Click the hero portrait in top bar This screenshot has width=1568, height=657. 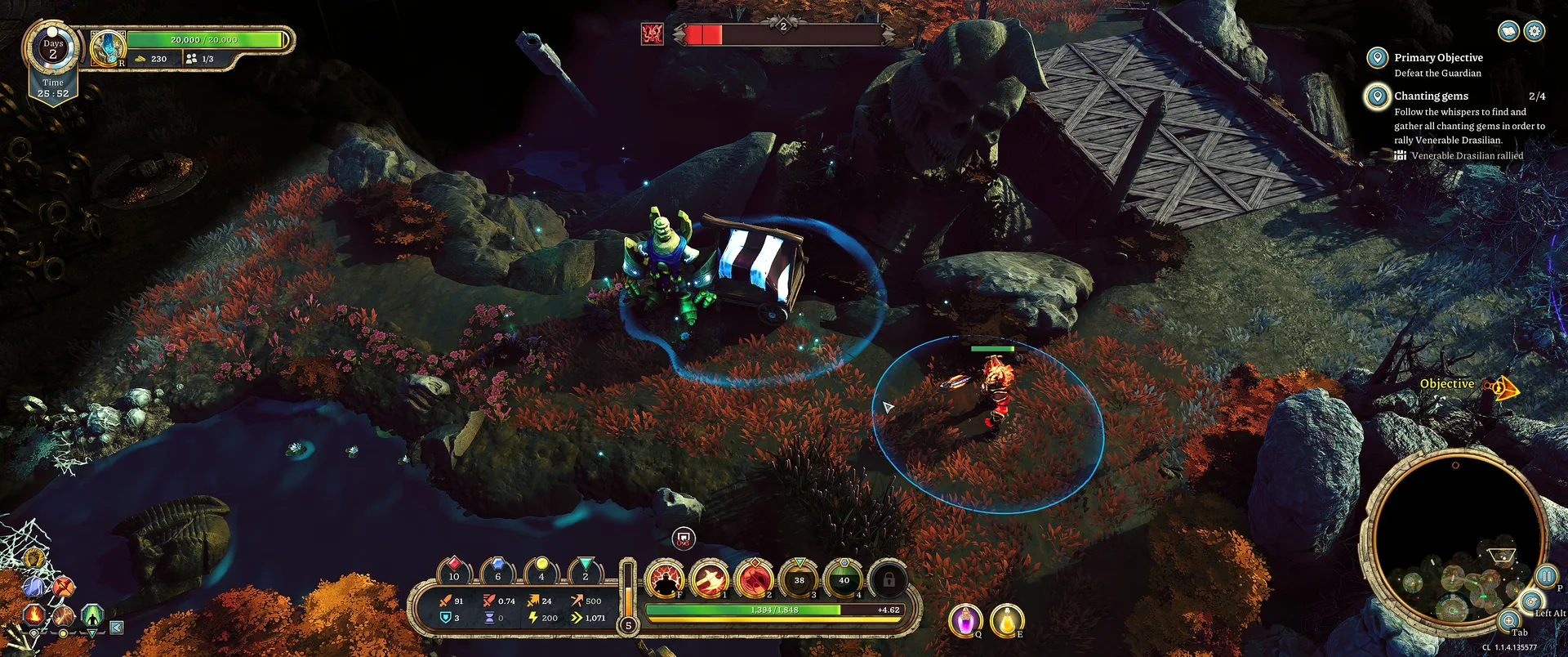pos(107,48)
